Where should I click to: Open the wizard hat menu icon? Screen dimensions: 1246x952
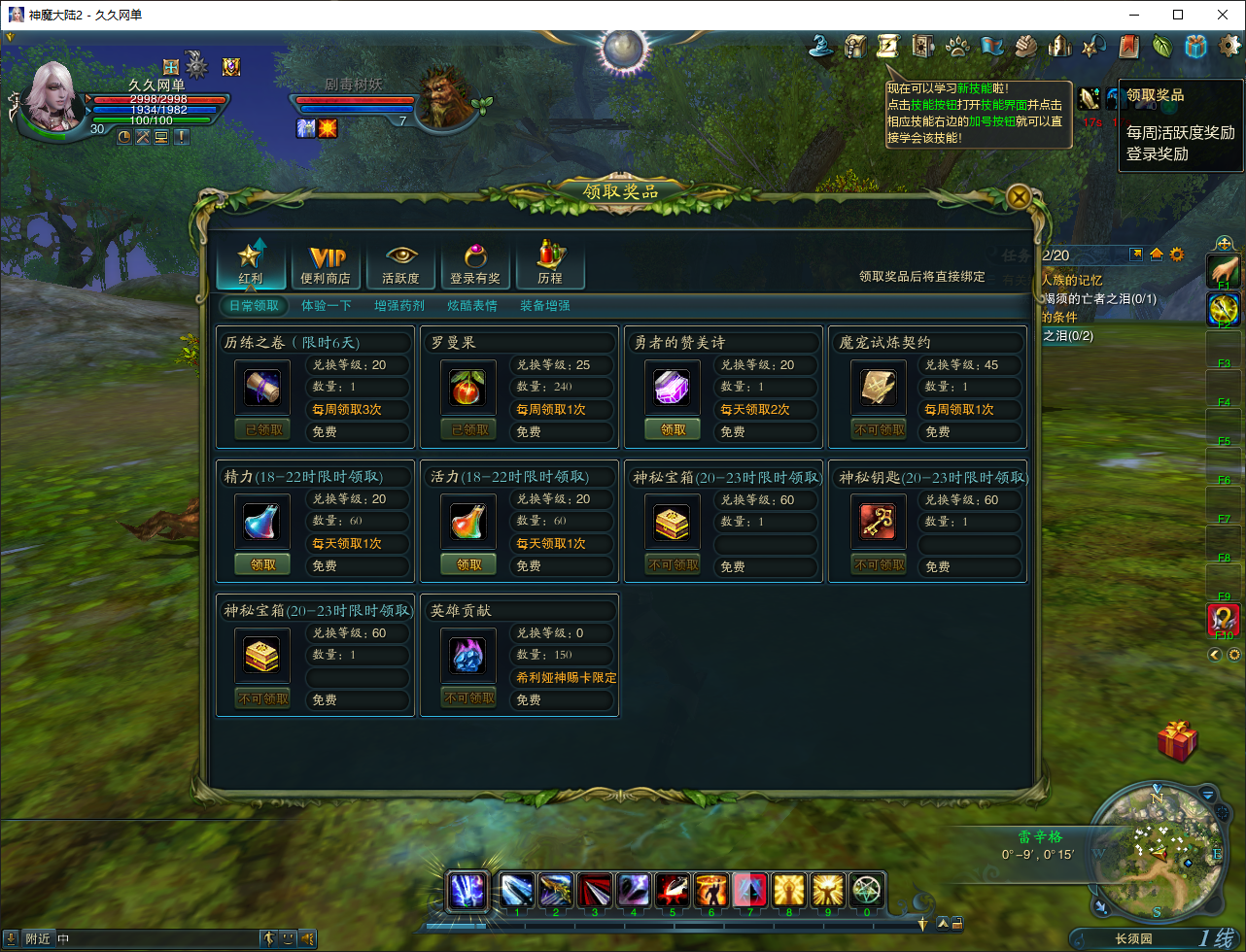pos(825,46)
